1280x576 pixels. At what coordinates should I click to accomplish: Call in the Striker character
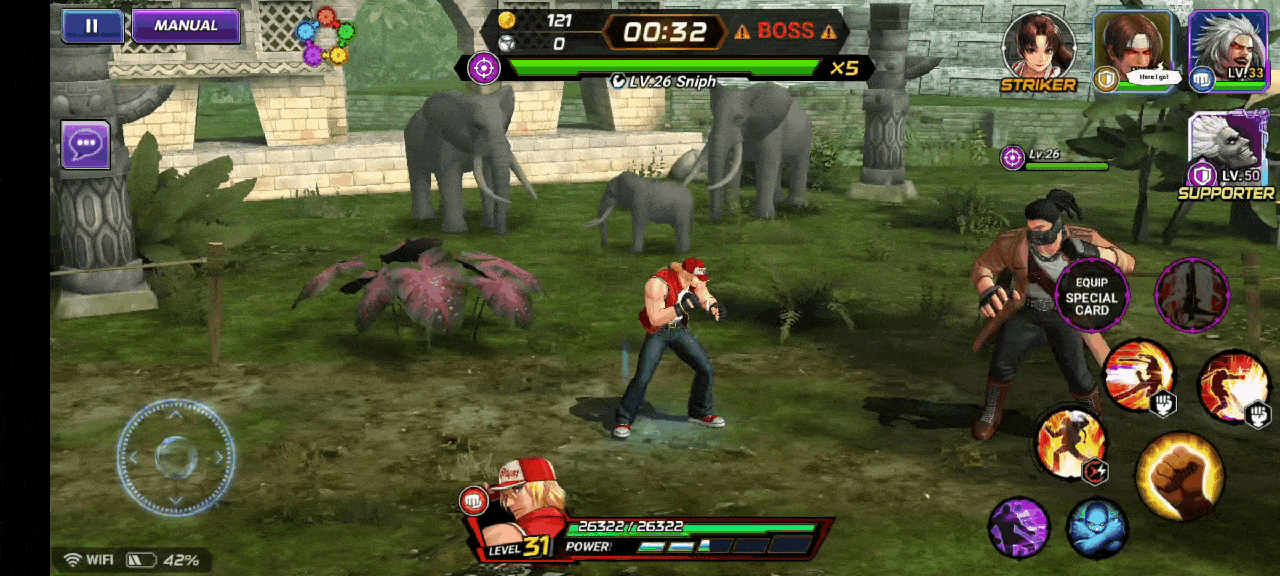coord(1039,50)
